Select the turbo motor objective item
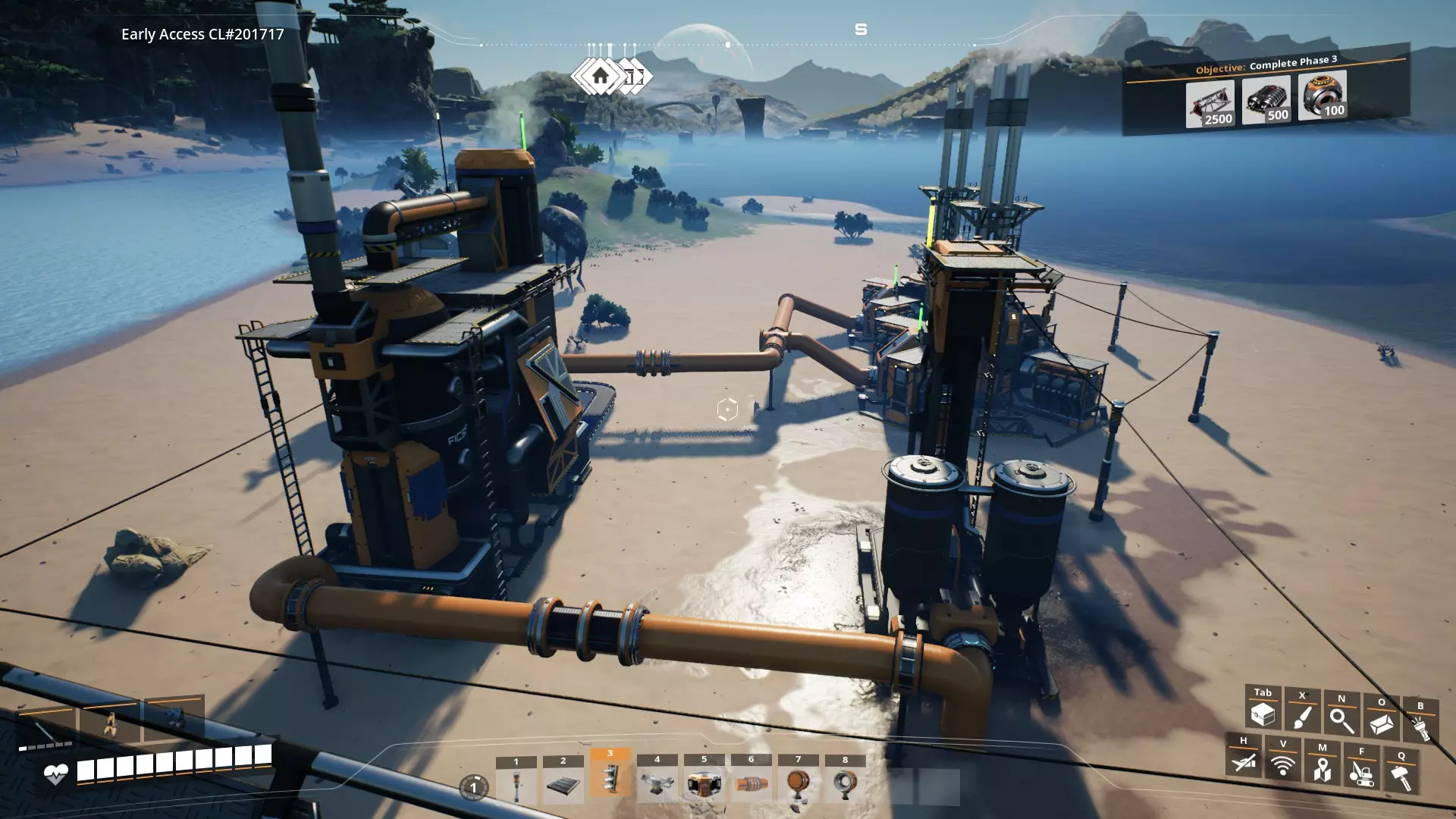 tap(1322, 96)
